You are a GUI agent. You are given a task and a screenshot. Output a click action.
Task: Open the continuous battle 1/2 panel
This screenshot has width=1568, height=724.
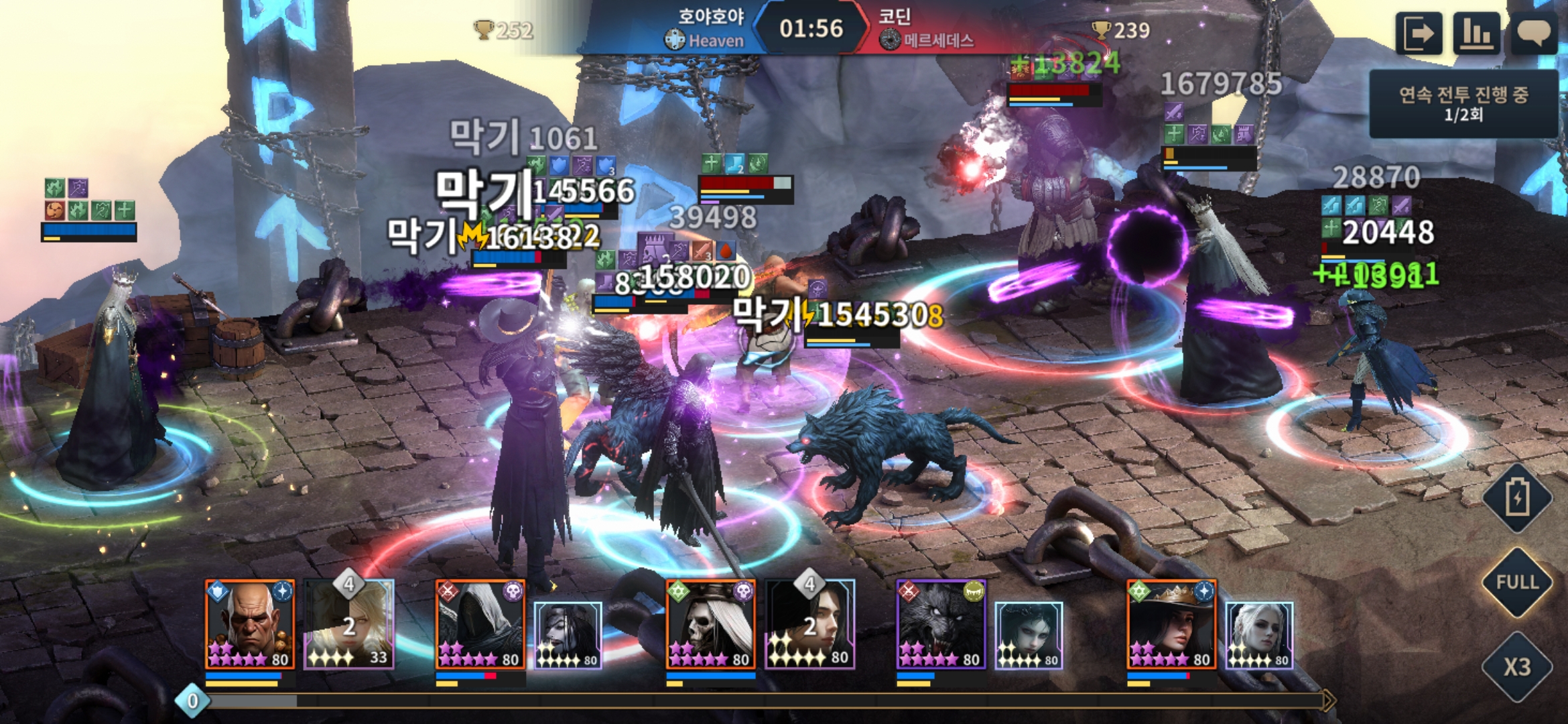click(x=1463, y=104)
